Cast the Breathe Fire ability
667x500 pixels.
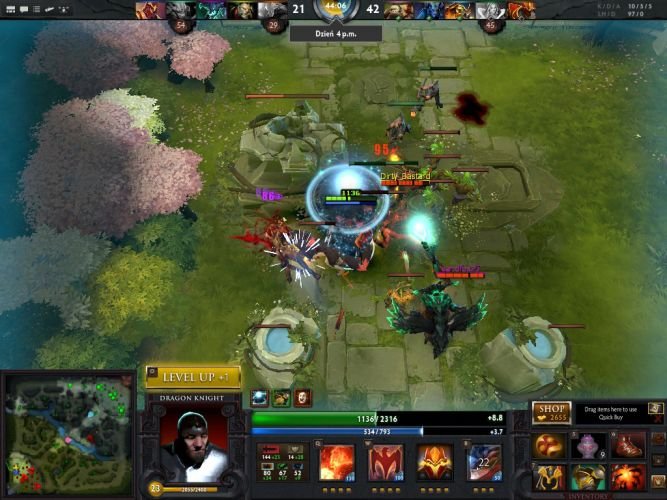point(336,465)
